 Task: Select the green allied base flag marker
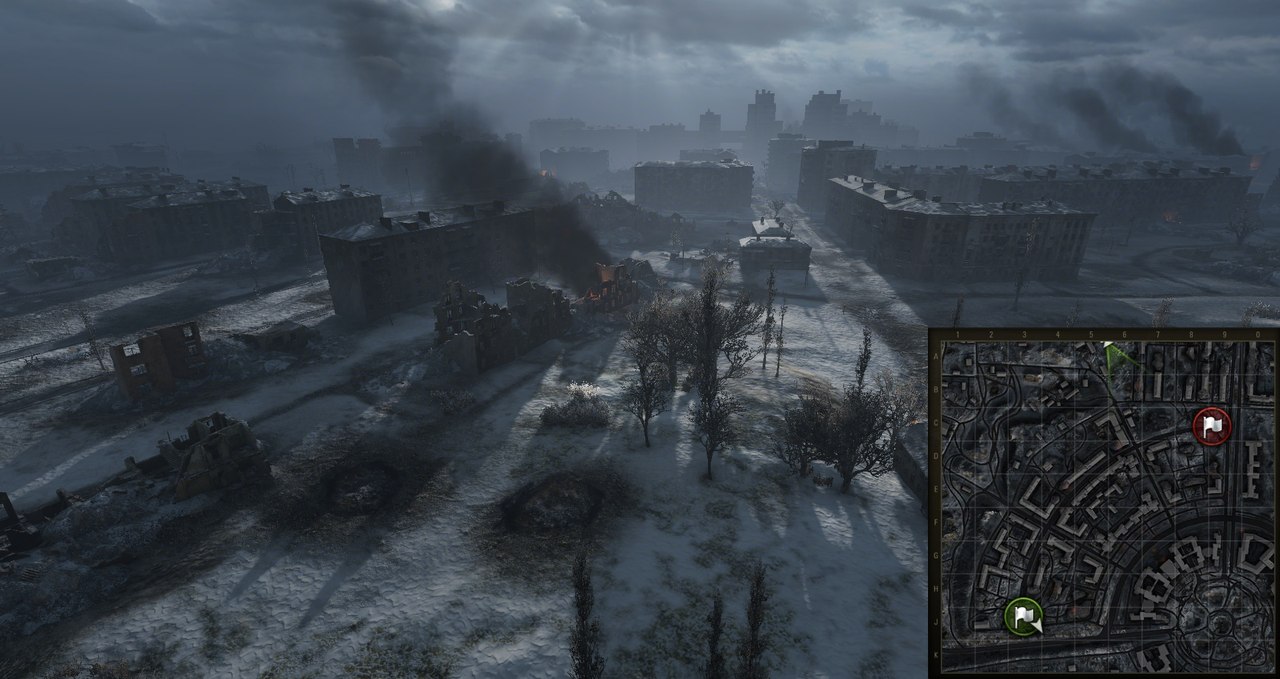tap(1023, 615)
